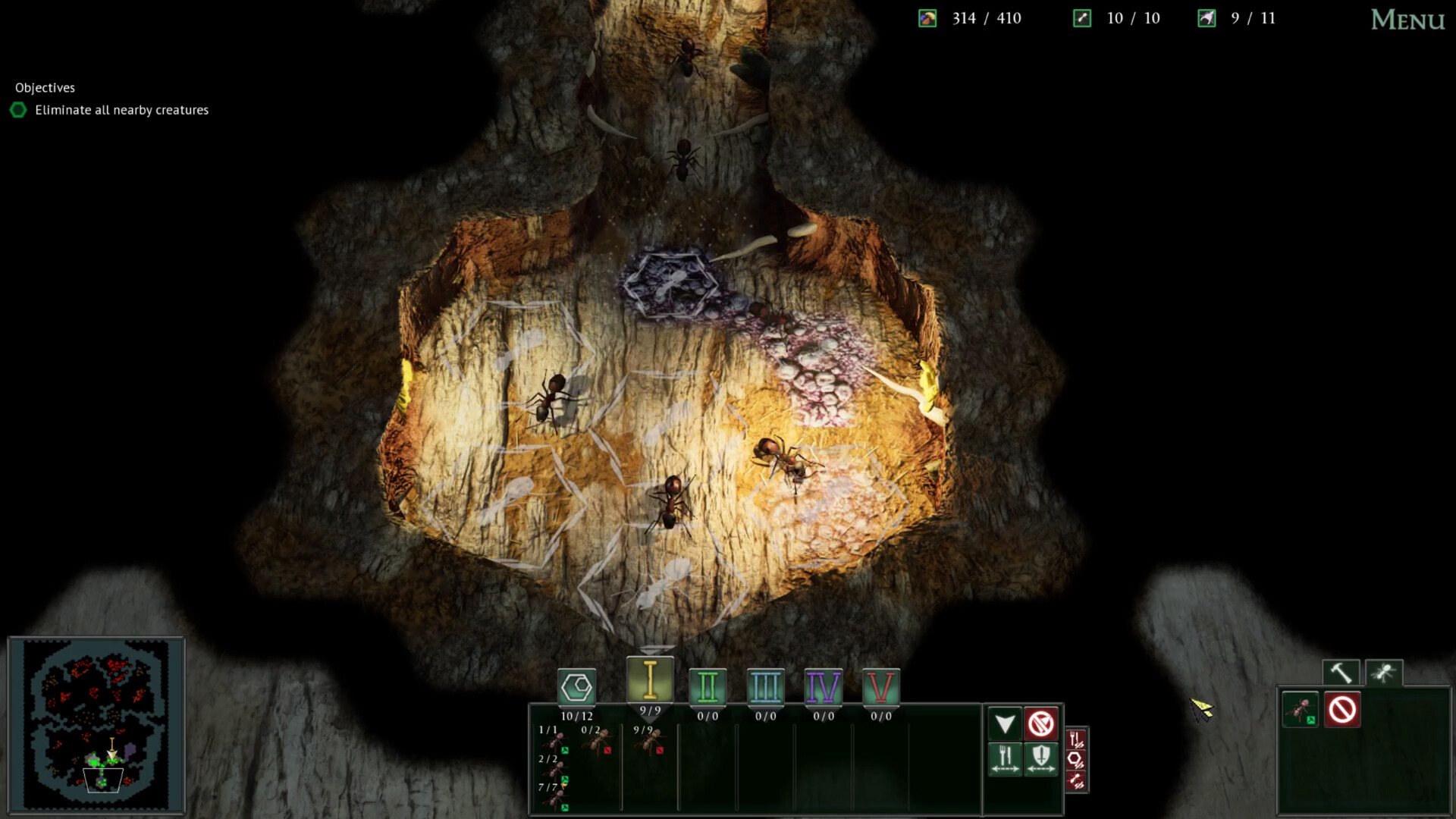Toggle the fork feeding behavior icon
The width and height of the screenshot is (1456, 819).
click(x=1004, y=758)
